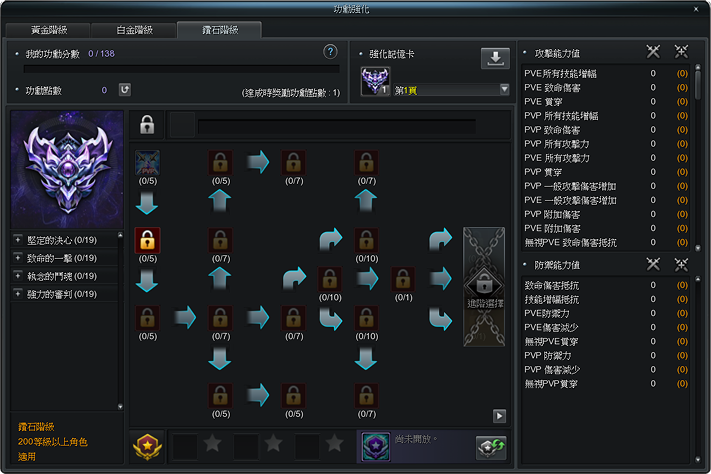The image size is (711, 474).
Task: Click the green swap arrows button
Action: [x=491, y=446]
